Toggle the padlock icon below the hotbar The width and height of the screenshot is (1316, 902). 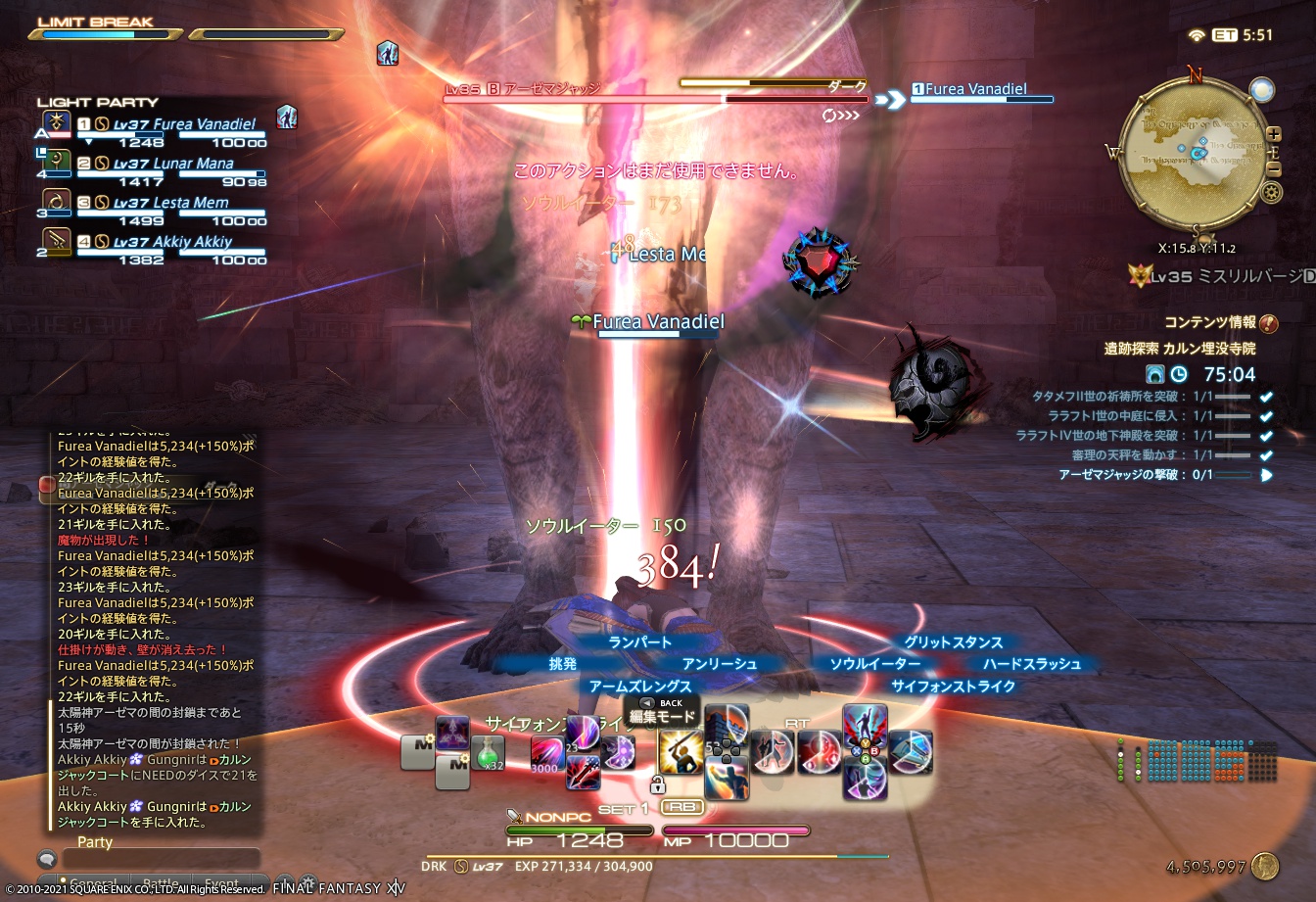pos(657,786)
